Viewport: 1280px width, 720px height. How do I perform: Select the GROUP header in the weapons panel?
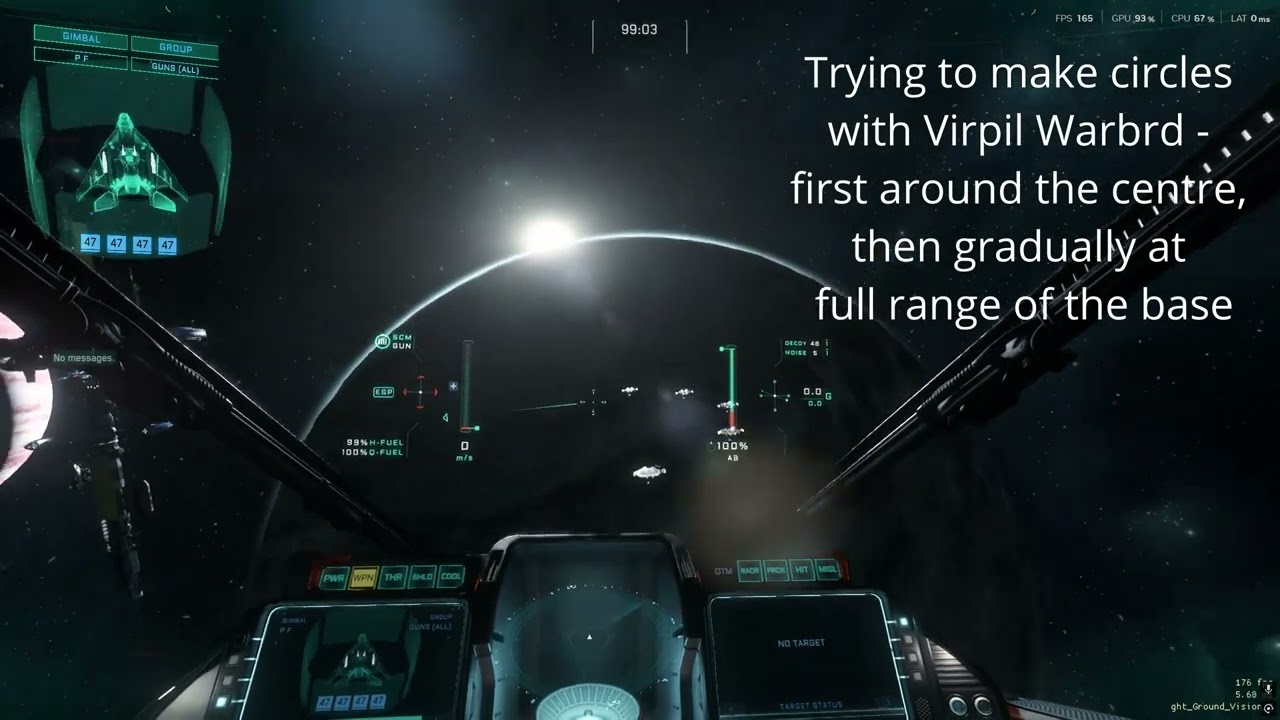click(175, 47)
